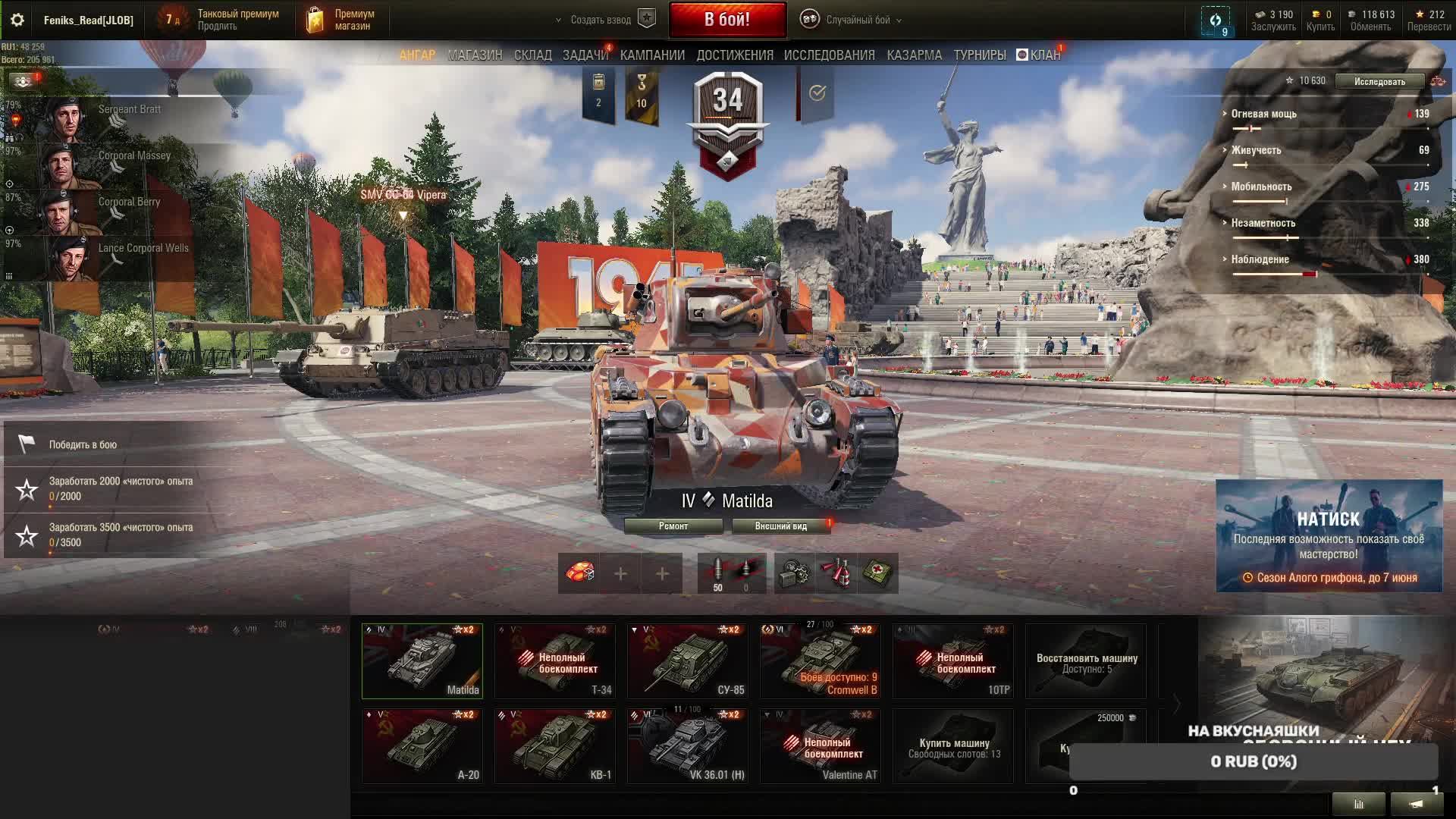Open the КАЗАРМА tab
This screenshot has height=819, width=1456.
coord(914,55)
